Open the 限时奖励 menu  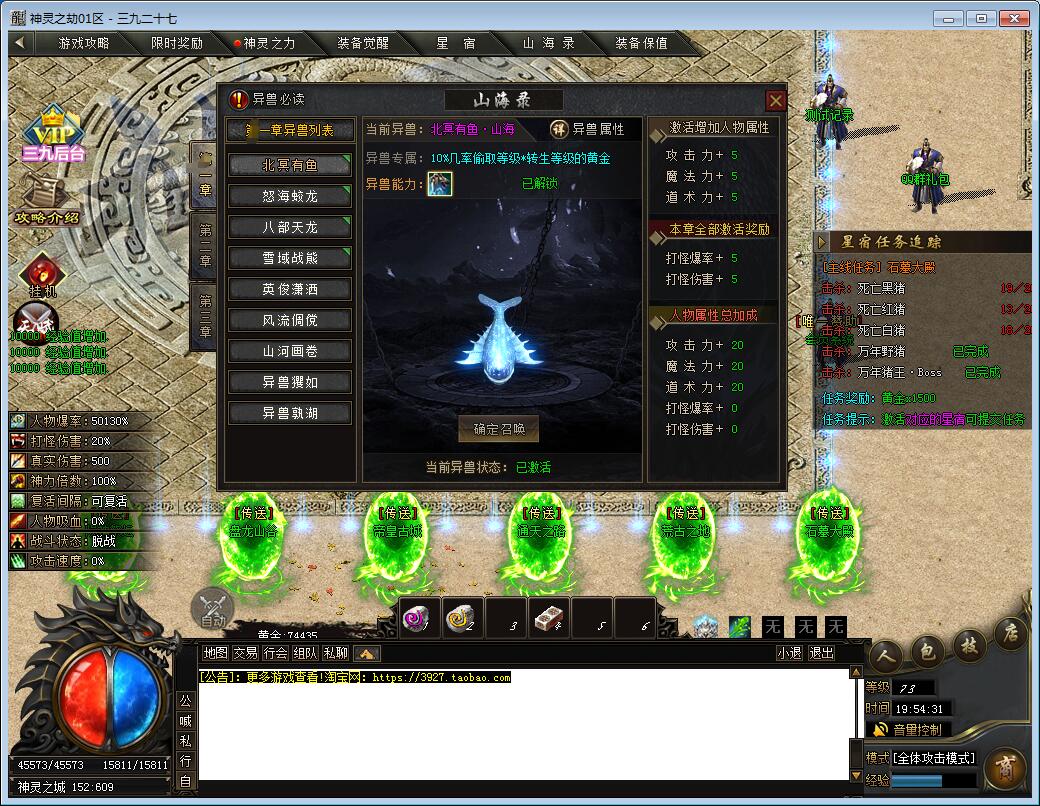[177, 43]
